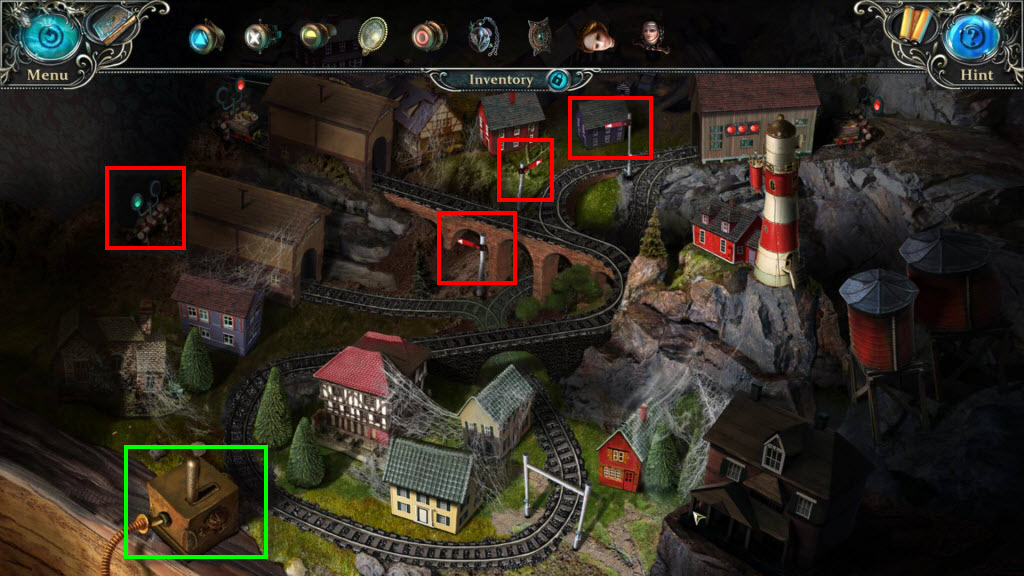Viewport: 1024px width, 576px height.
Task: Pick the red circle lamp inventory item
Action: [x=428, y=37]
